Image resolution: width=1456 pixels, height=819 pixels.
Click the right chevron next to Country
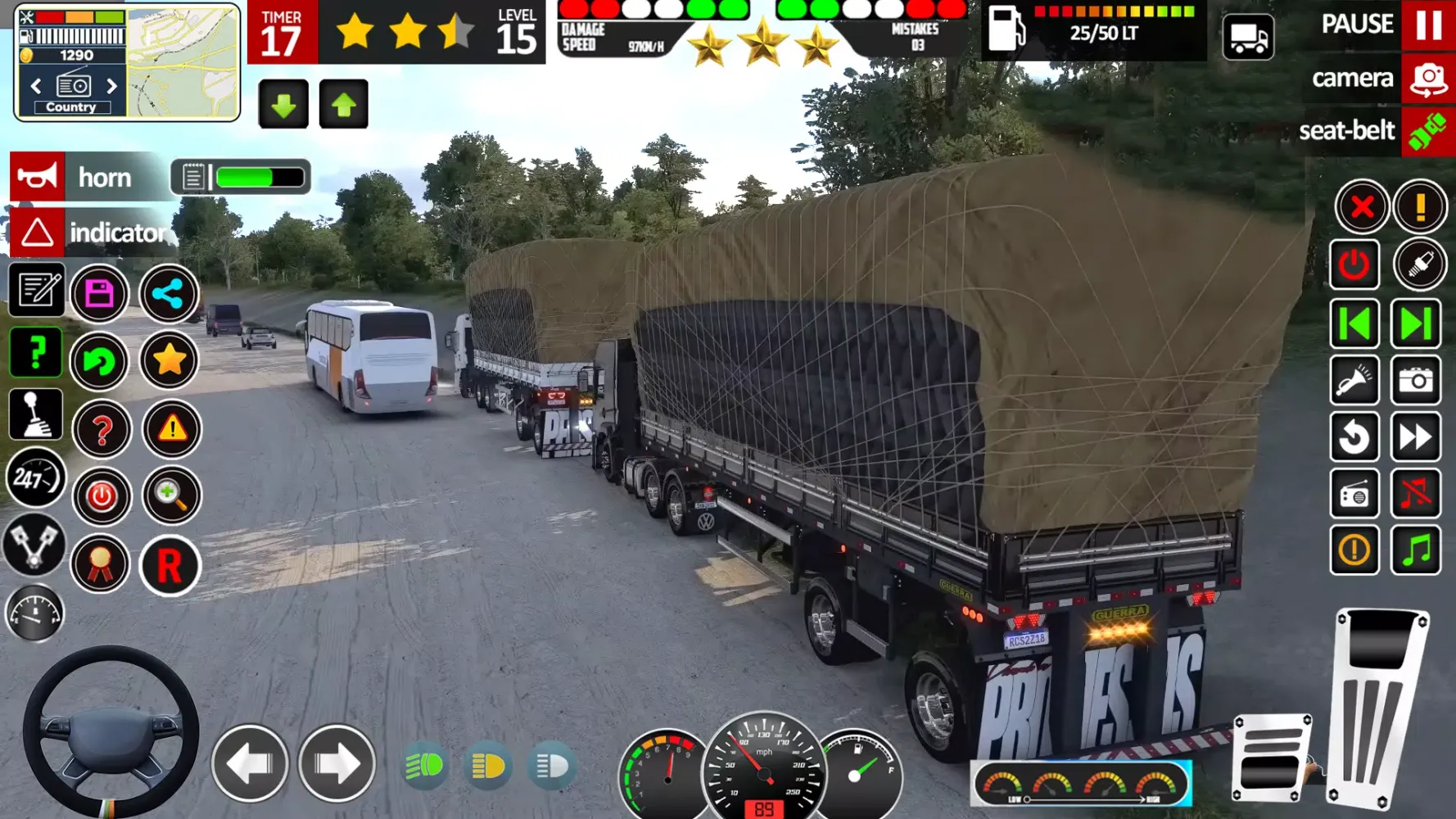(113, 84)
